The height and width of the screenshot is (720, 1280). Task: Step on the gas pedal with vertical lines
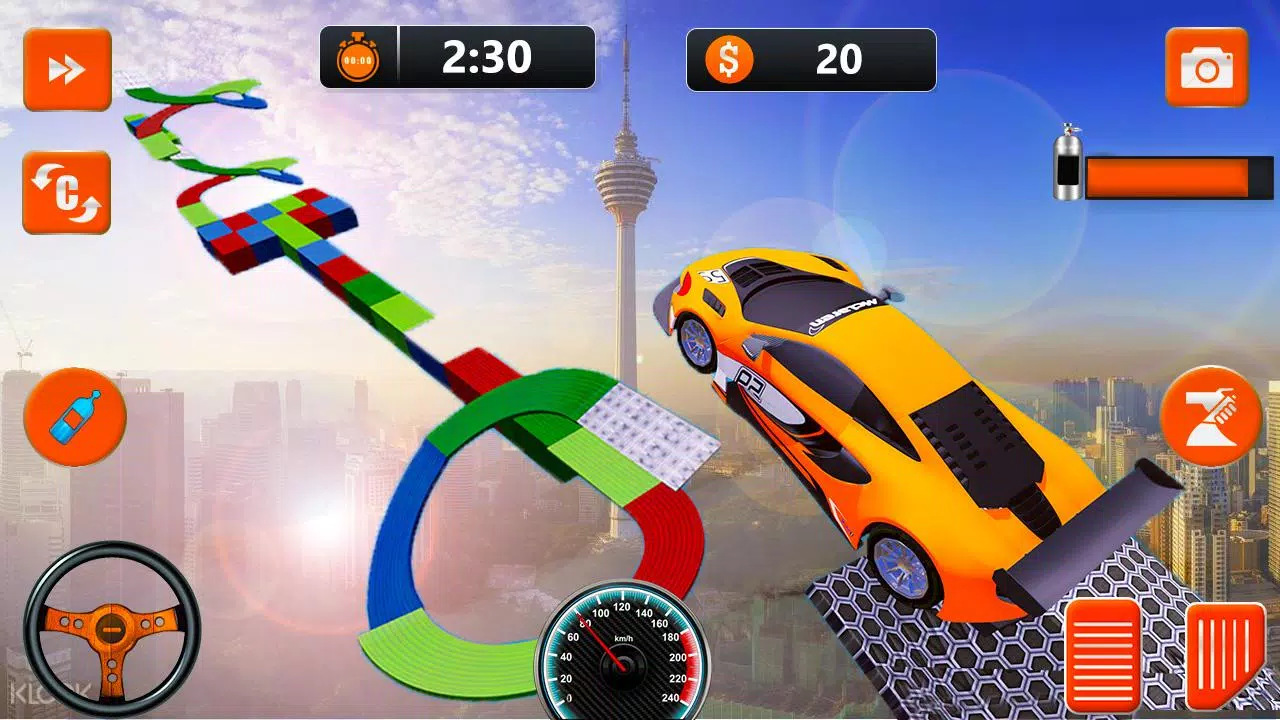point(1226,654)
